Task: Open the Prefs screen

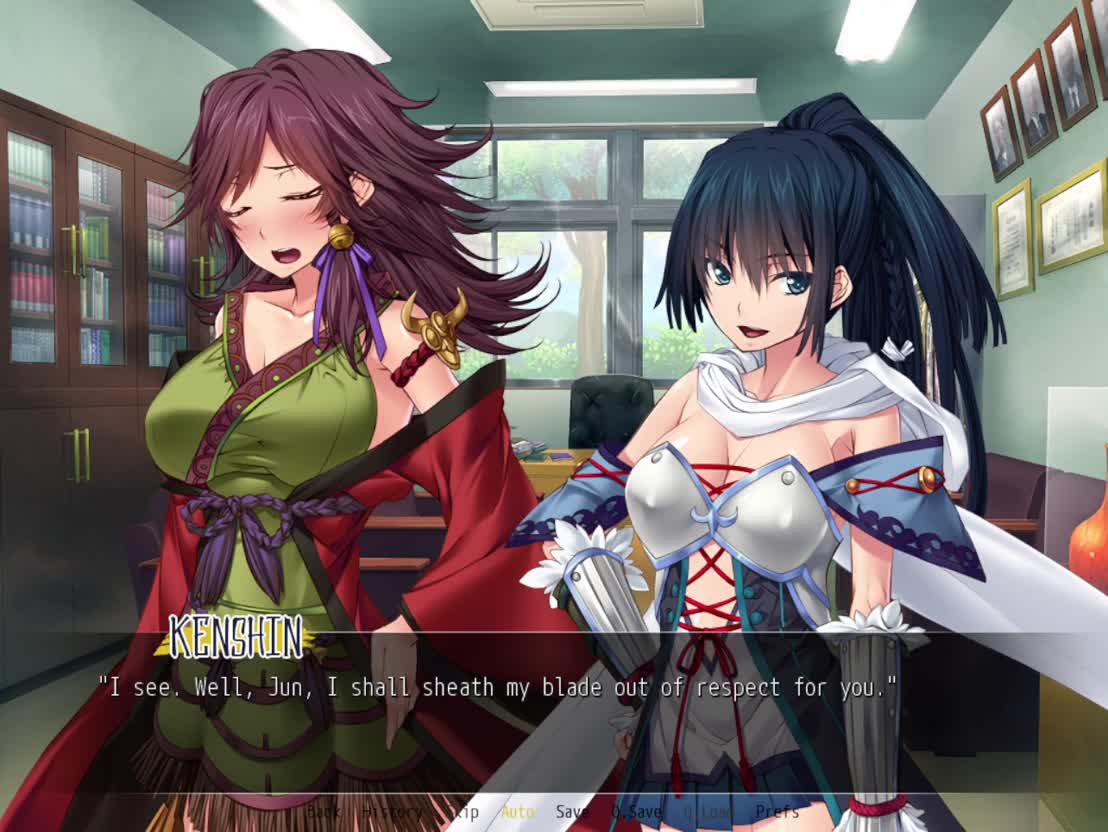Action: [x=777, y=812]
